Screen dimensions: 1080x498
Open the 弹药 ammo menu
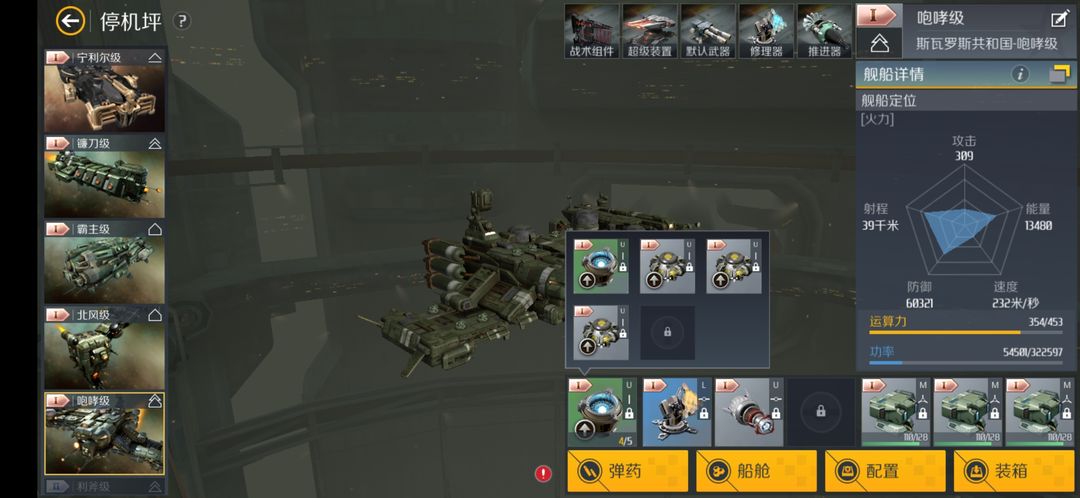pos(628,471)
